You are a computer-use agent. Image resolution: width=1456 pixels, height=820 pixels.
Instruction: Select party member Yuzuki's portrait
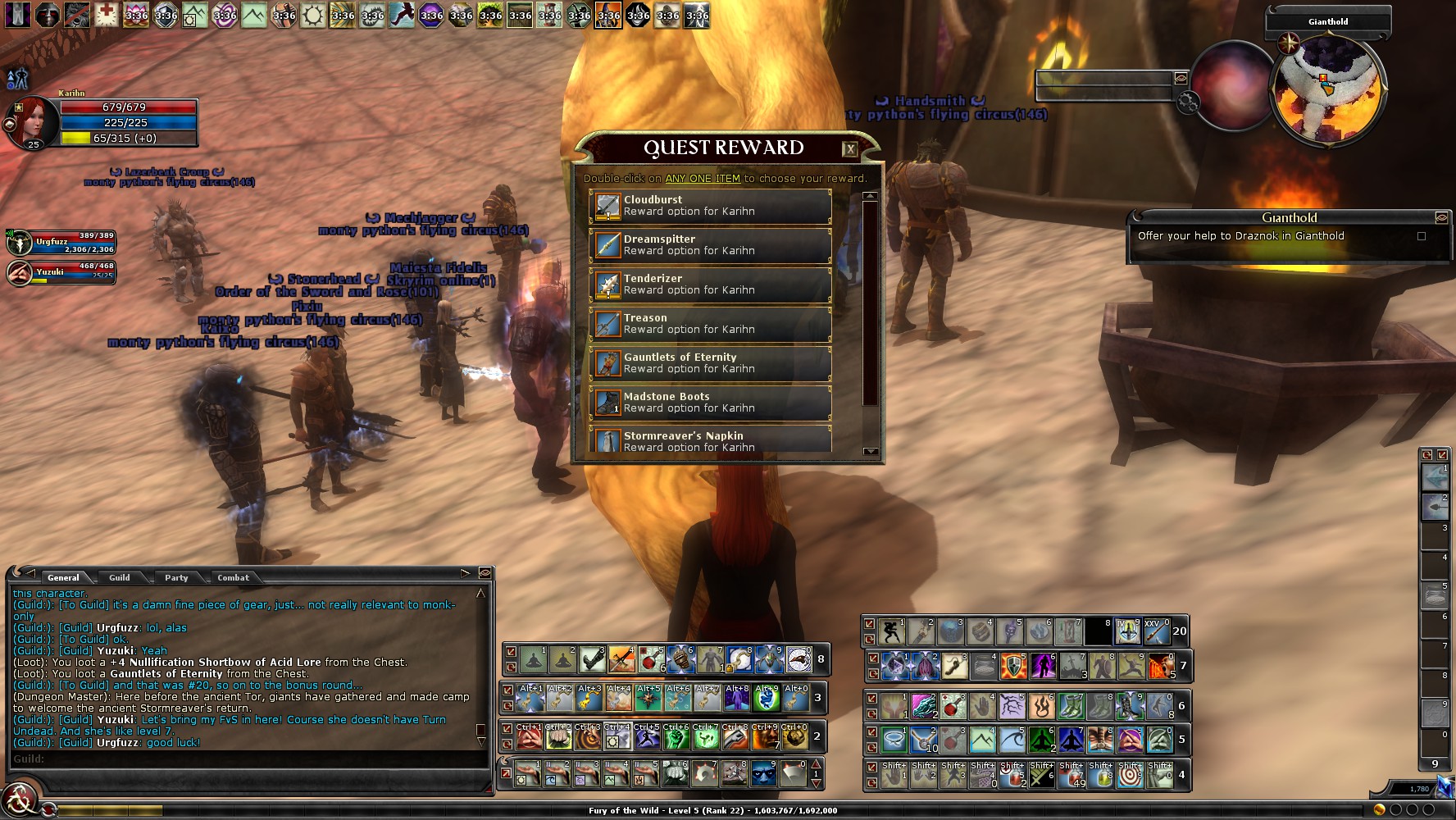click(x=20, y=273)
